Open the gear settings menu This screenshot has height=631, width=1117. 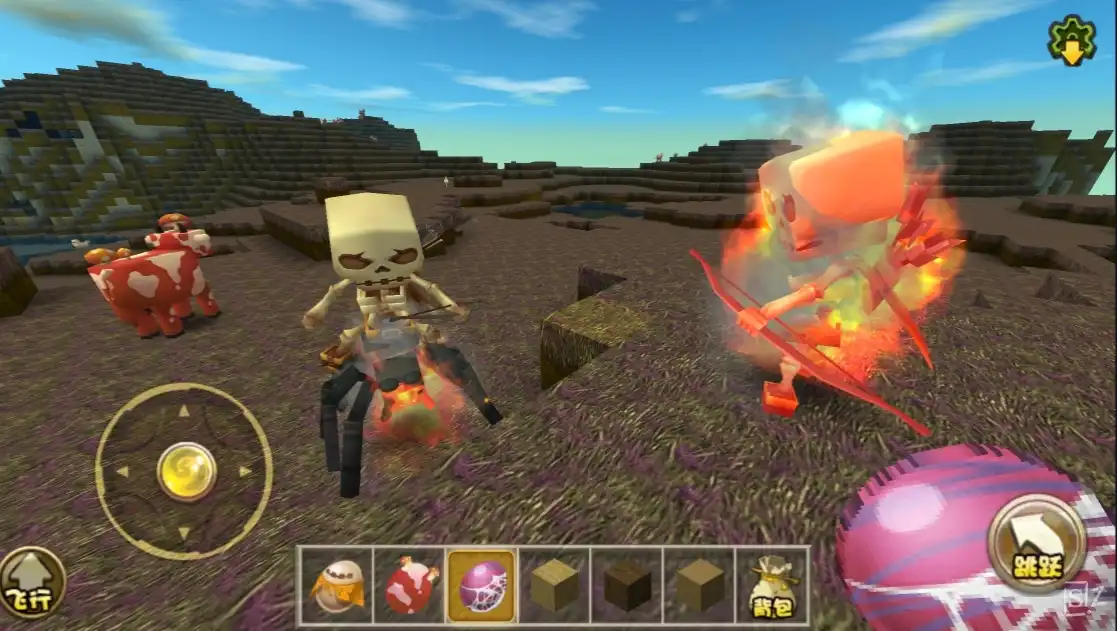[x=1071, y=41]
